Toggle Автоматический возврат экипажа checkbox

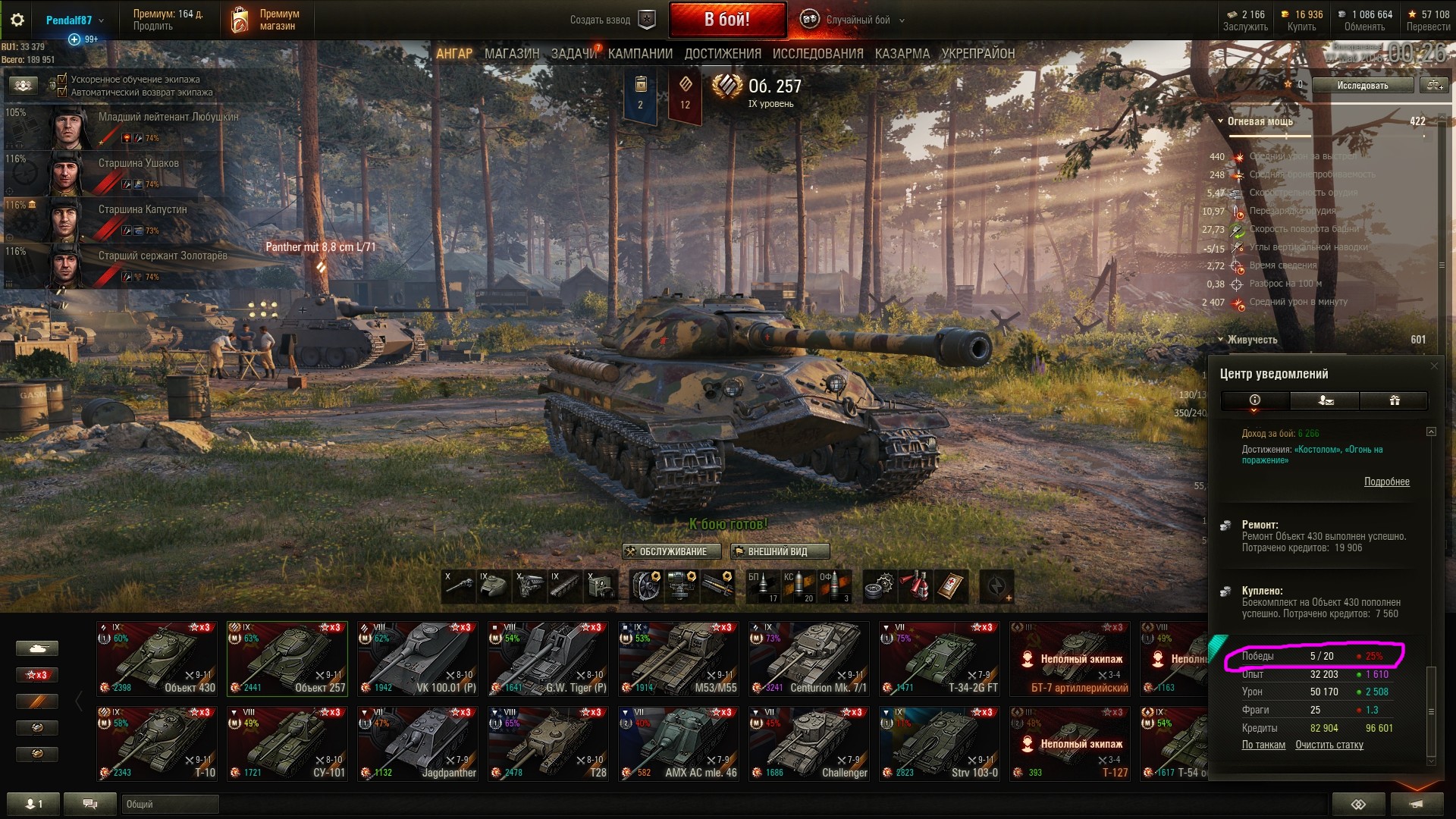[63, 92]
